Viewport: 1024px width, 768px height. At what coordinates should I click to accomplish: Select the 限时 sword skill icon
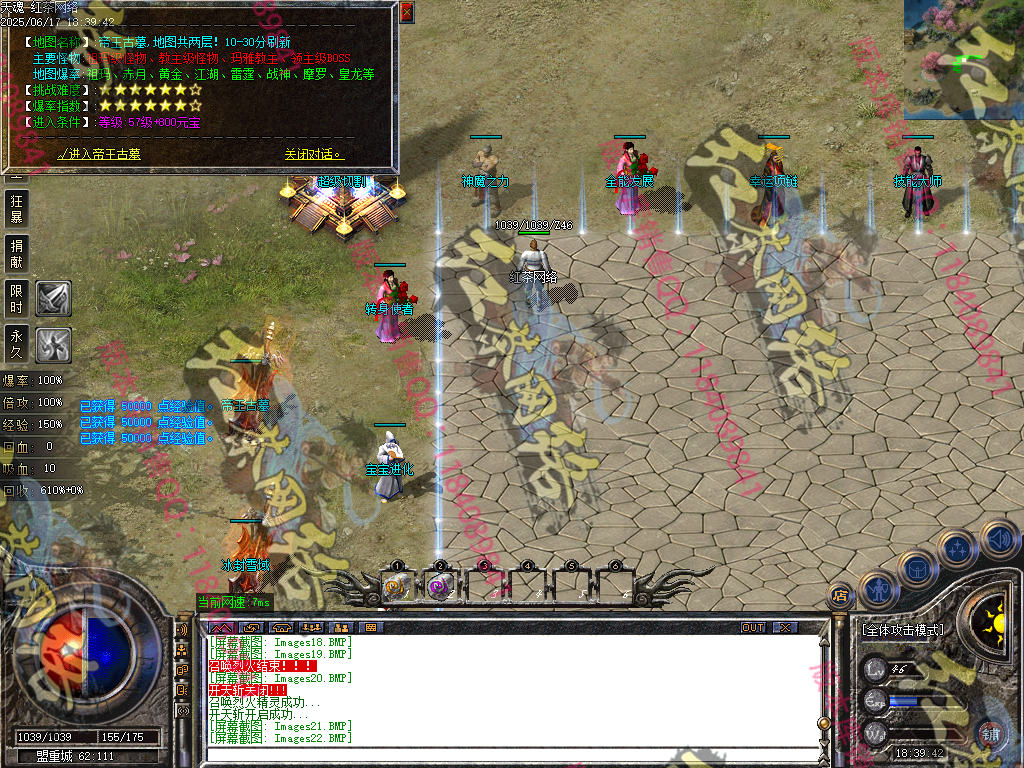tap(53, 297)
